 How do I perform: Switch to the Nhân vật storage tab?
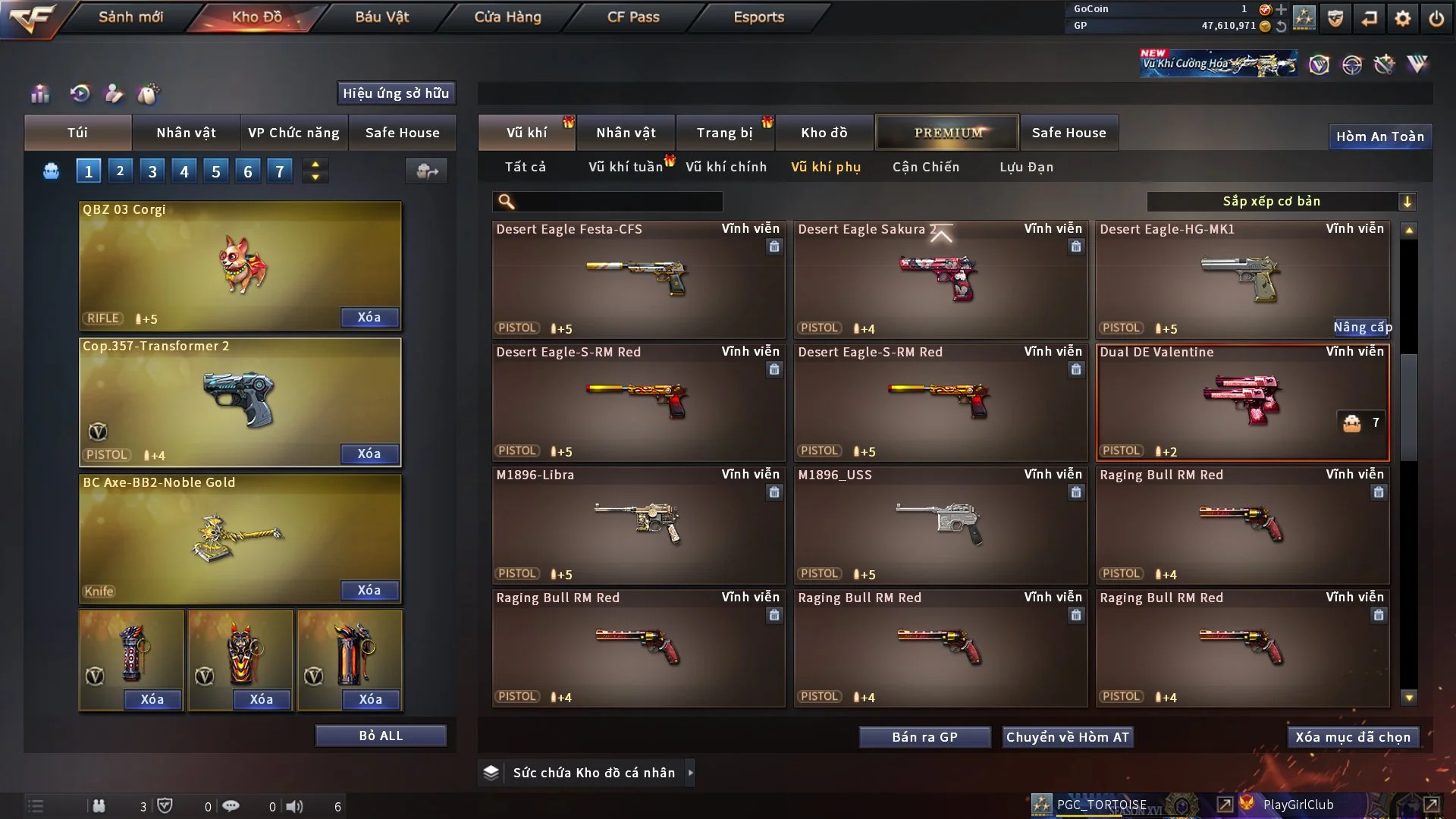626,133
